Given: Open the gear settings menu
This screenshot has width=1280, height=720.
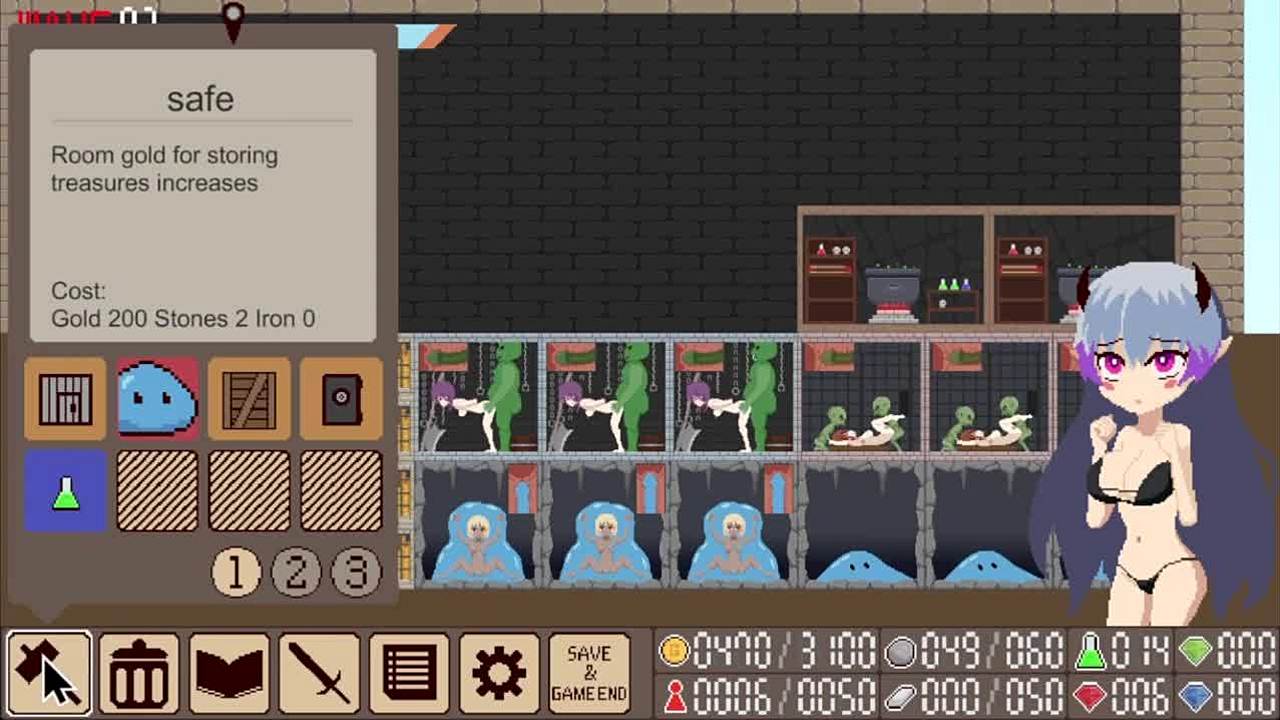Looking at the screenshot, I should pyautogui.click(x=498, y=673).
